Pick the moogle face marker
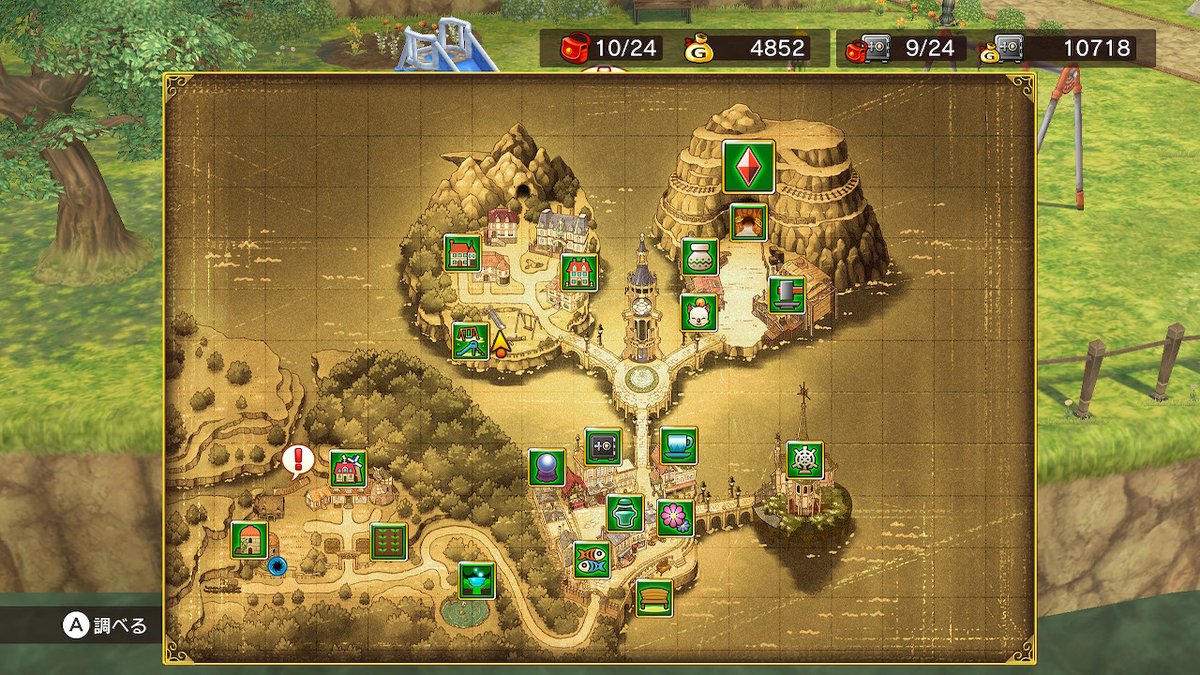The image size is (1200, 675). [699, 313]
